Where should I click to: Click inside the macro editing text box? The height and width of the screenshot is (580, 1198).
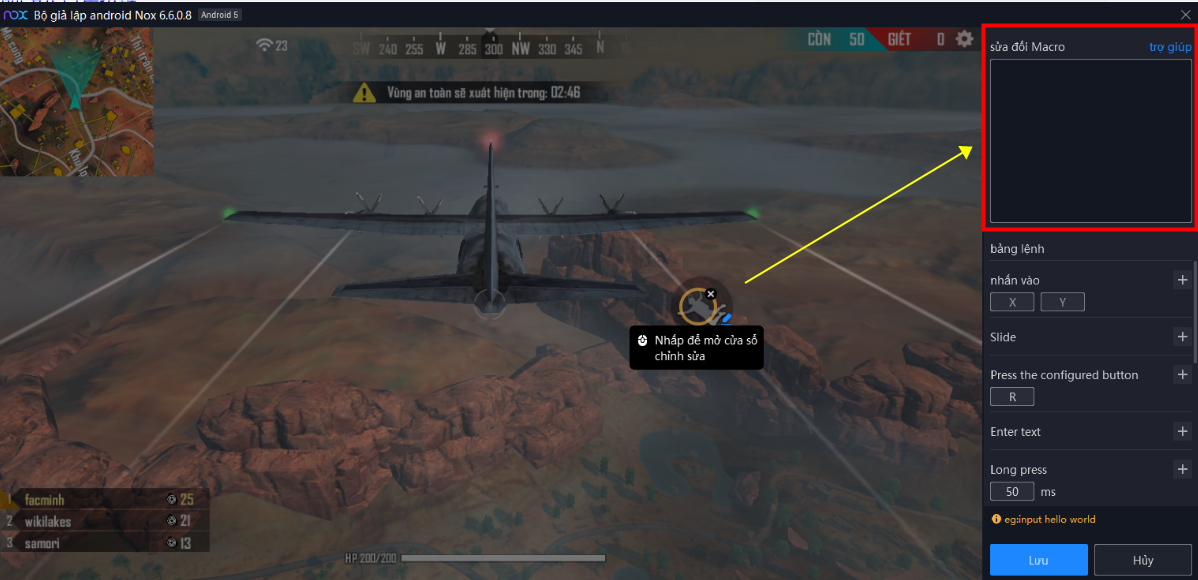coord(1090,140)
